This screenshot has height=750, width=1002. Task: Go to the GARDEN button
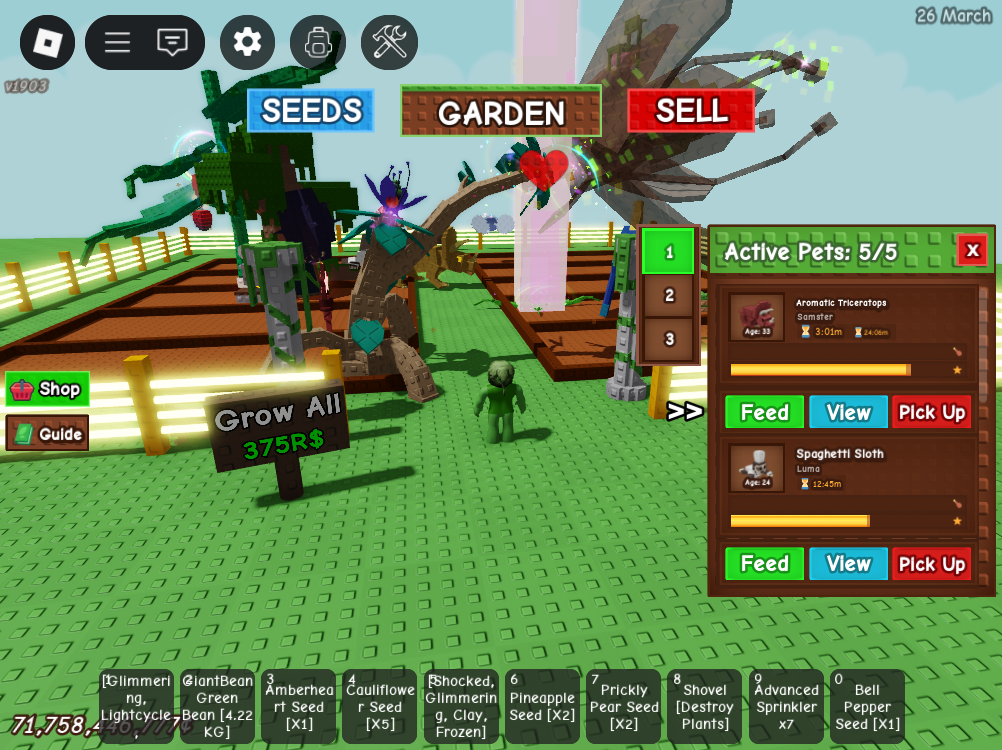point(501,112)
